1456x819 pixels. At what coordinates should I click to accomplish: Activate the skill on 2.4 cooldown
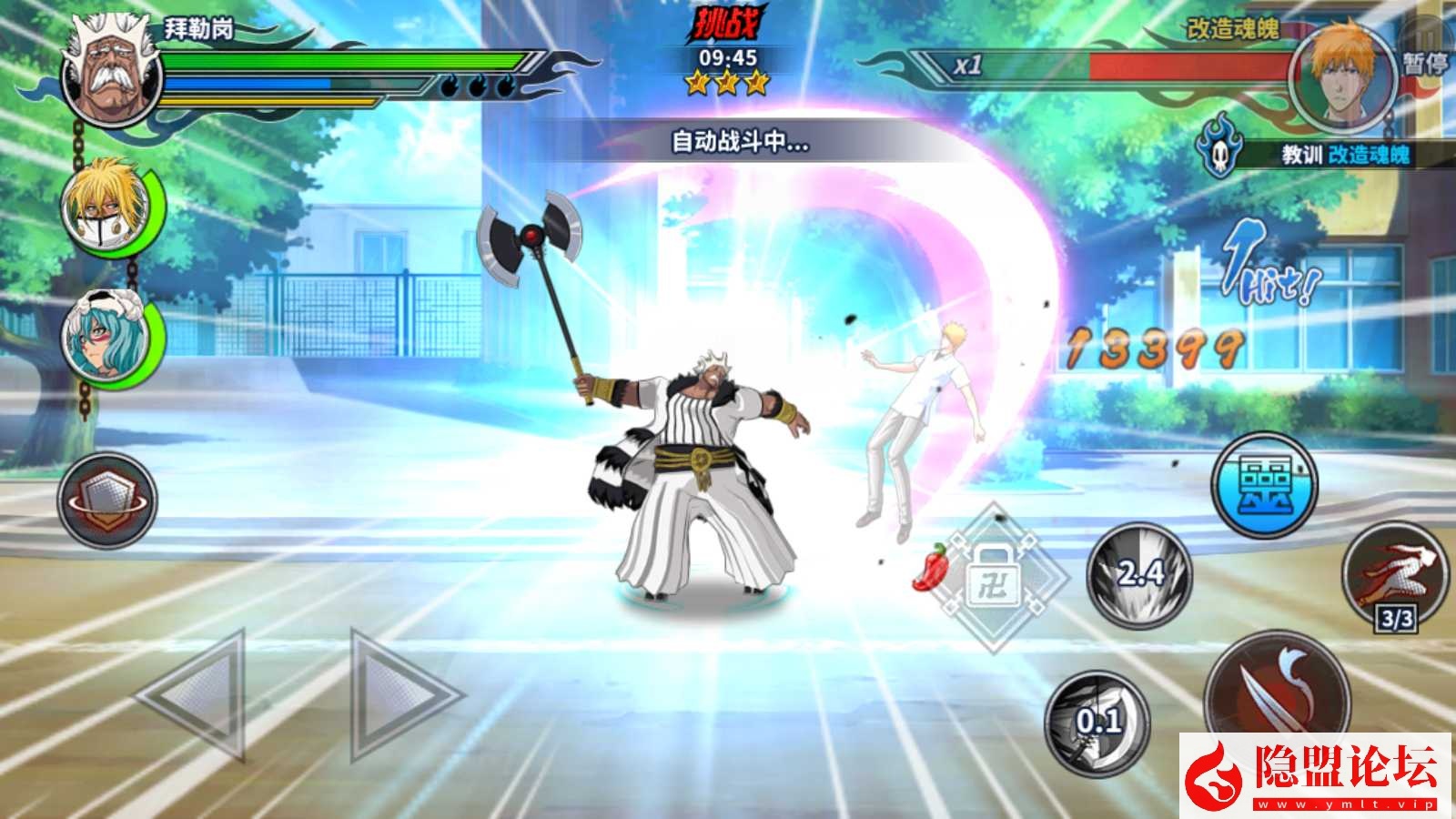coord(1139,574)
